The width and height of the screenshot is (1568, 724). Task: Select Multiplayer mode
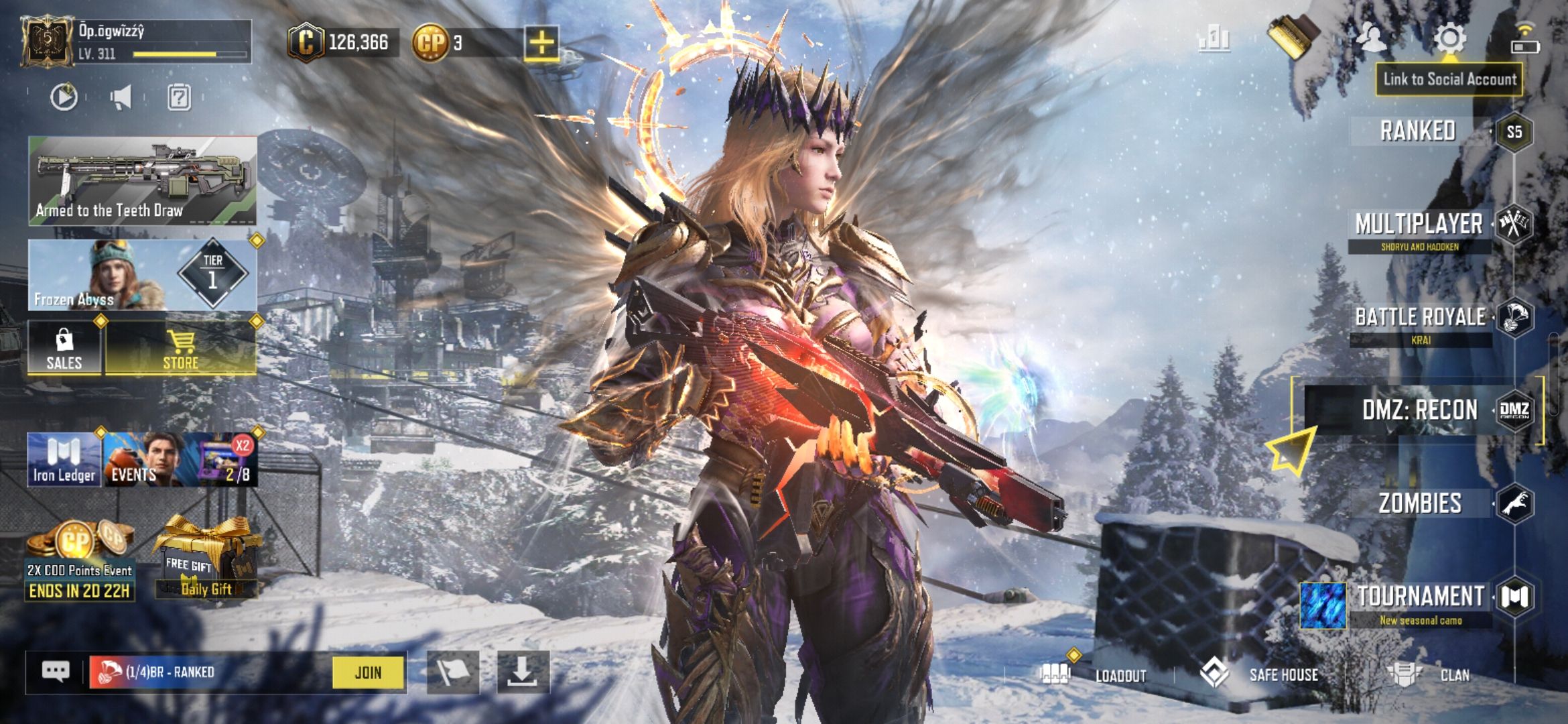(1419, 225)
